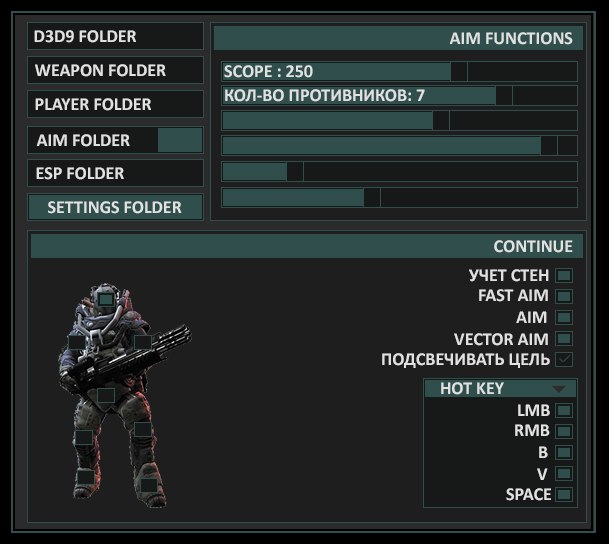Select the head hitbox on soldier
The width and height of the screenshot is (609, 544).
(x=106, y=298)
